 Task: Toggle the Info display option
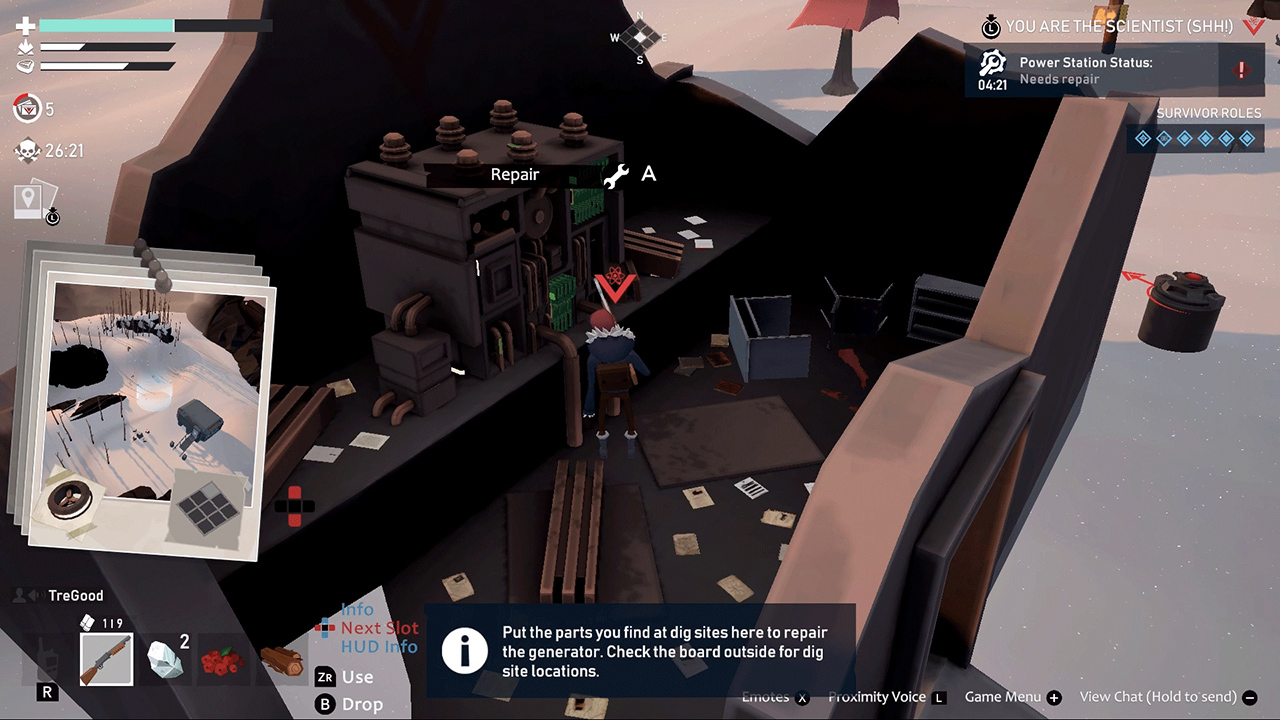click(x=356, y=609)
